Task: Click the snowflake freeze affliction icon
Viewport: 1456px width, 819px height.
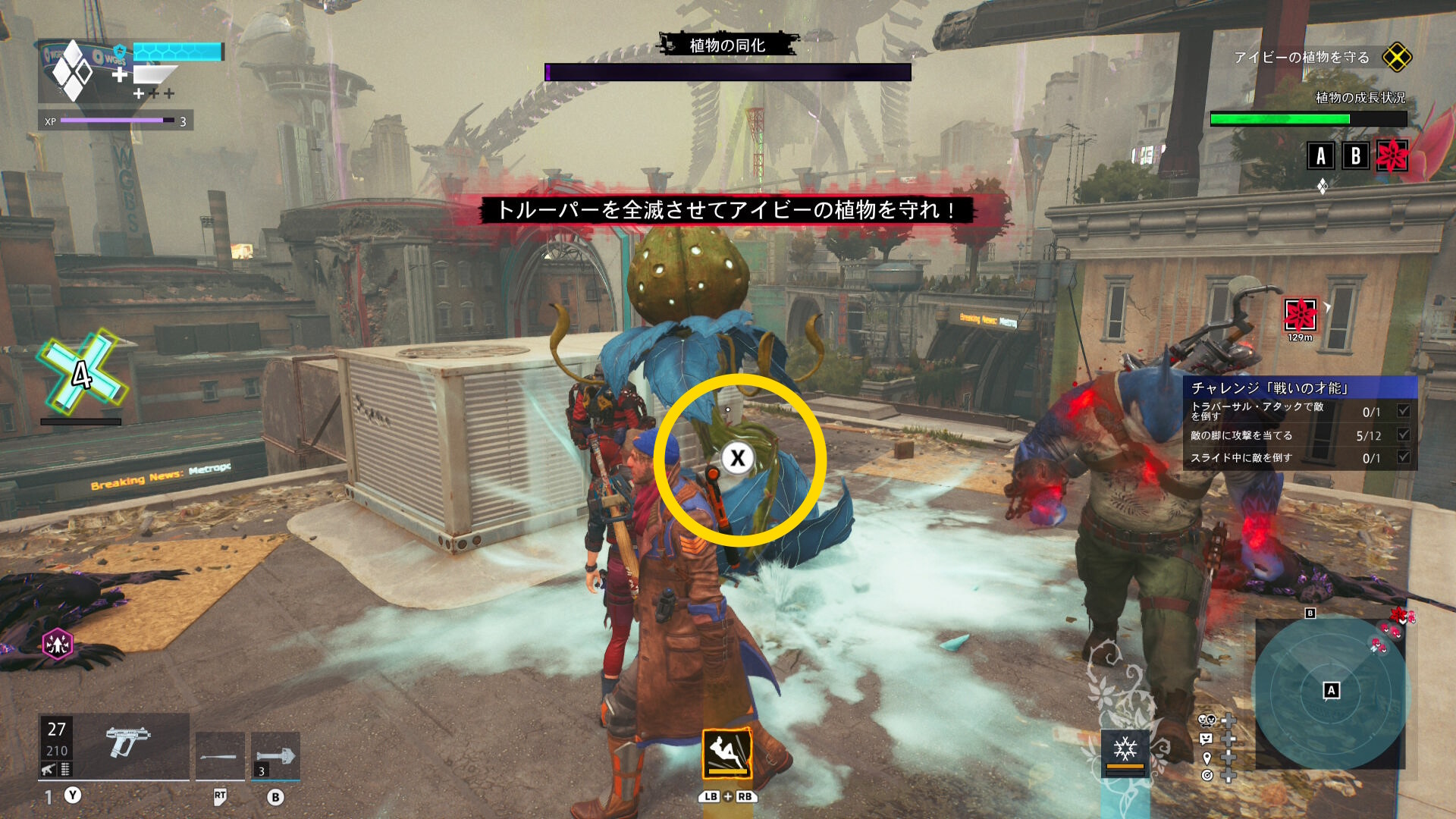Action: (x=1125, y=751)
